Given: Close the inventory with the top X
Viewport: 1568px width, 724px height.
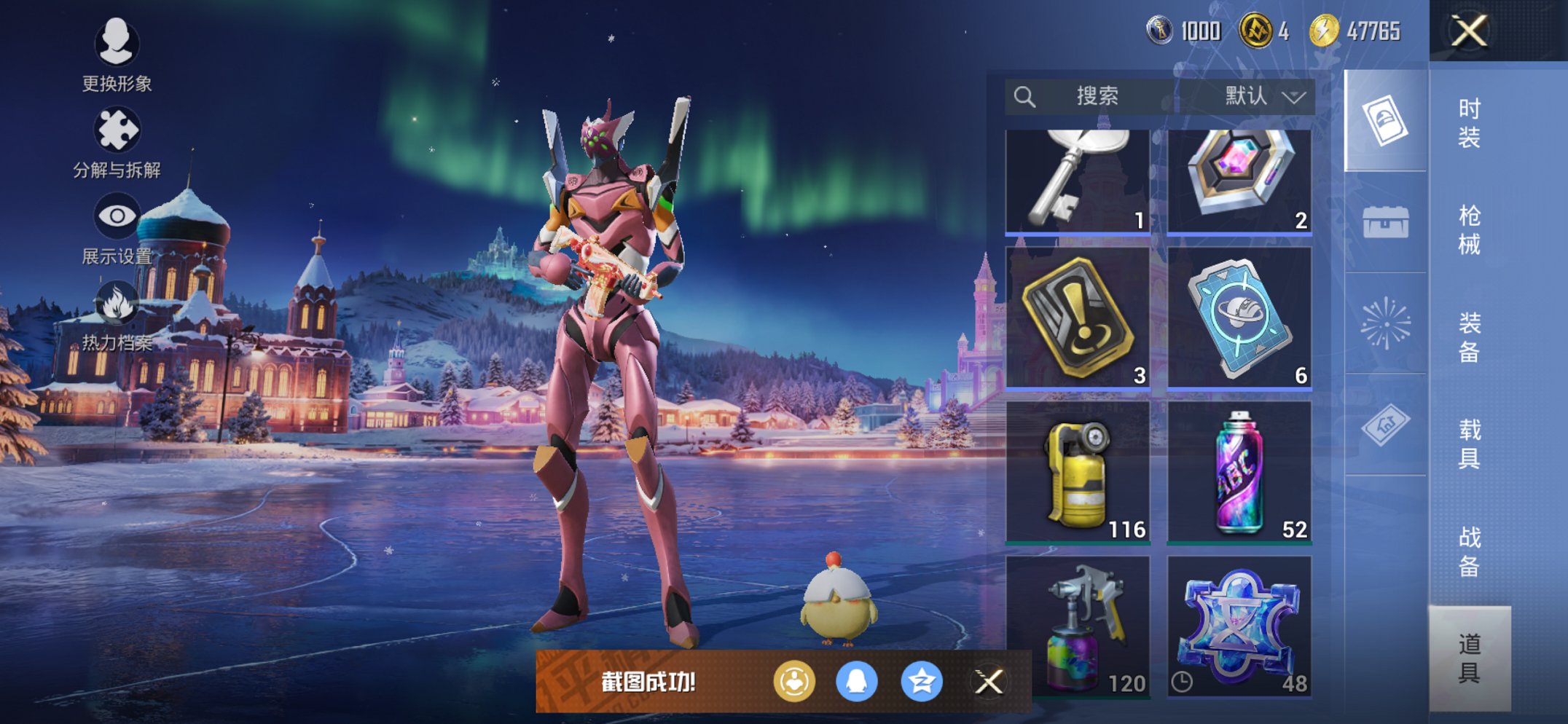Looking at the screenshot, I should (1469, 31).
